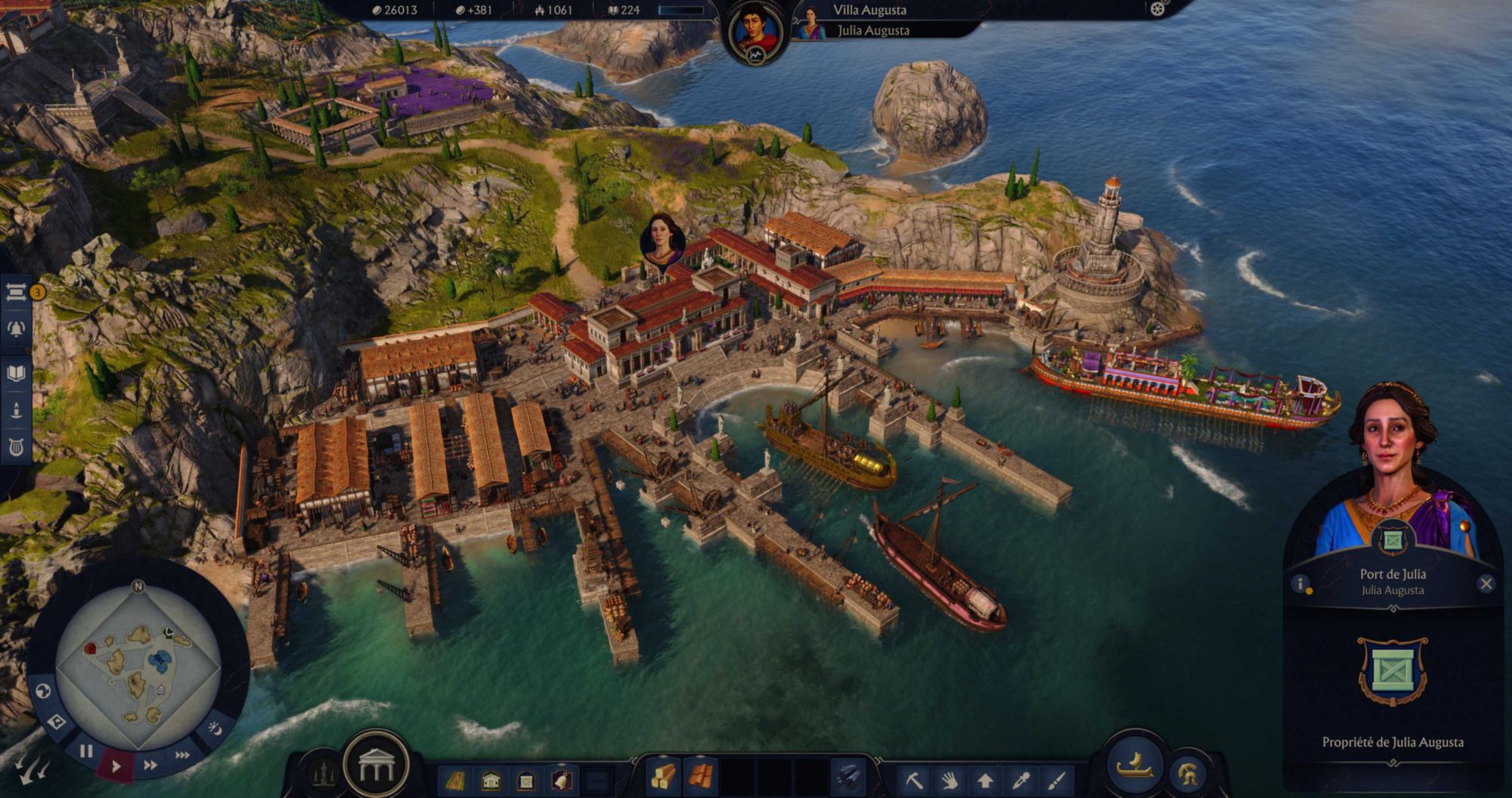Open the notifications bell on the side bar
This screenshot has width=1512, height=798.
(x=16, y=329)
